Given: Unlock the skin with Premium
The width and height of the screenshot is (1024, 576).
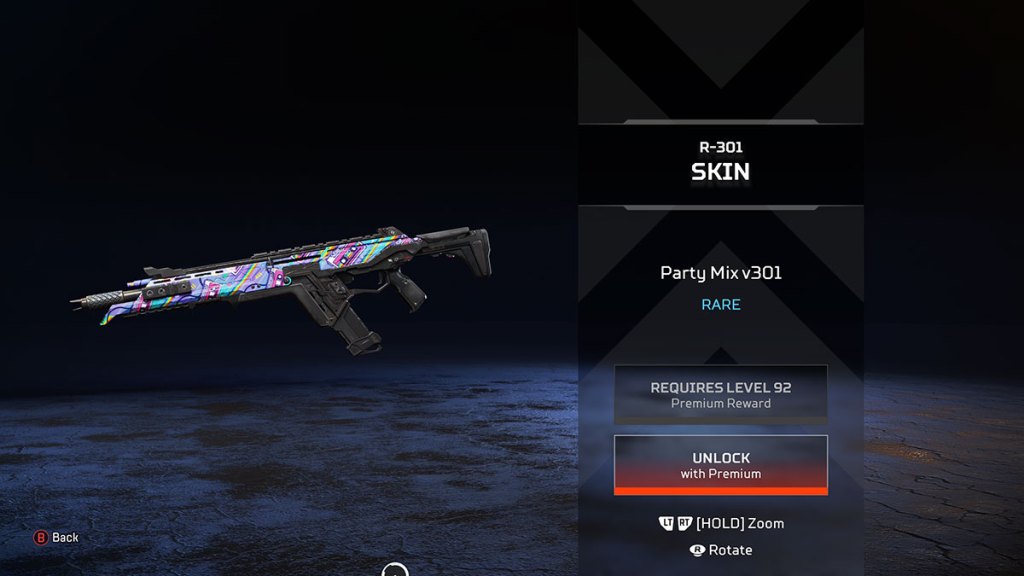Looking at the screenshot, I should (720, 465).
